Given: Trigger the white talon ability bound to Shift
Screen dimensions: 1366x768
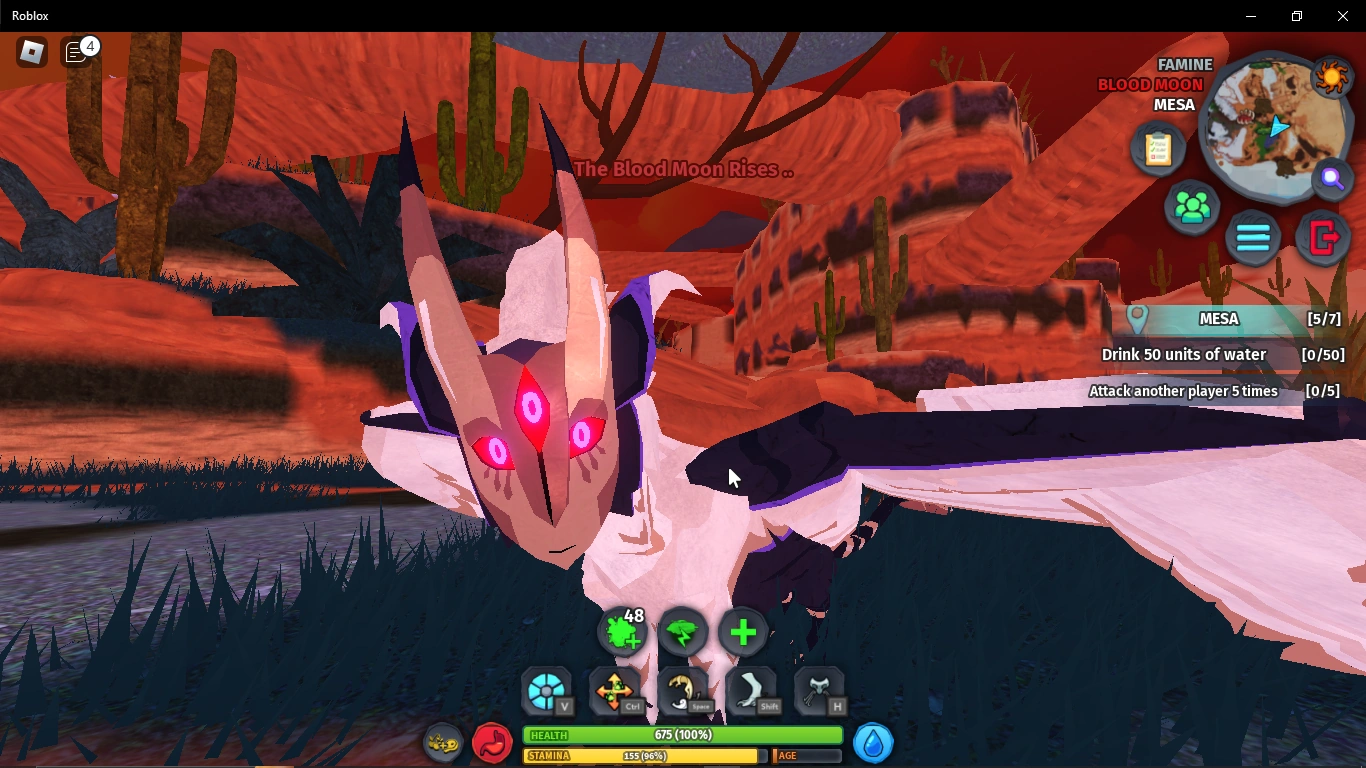Looking at the screenshot, I should tap(753, 690).
